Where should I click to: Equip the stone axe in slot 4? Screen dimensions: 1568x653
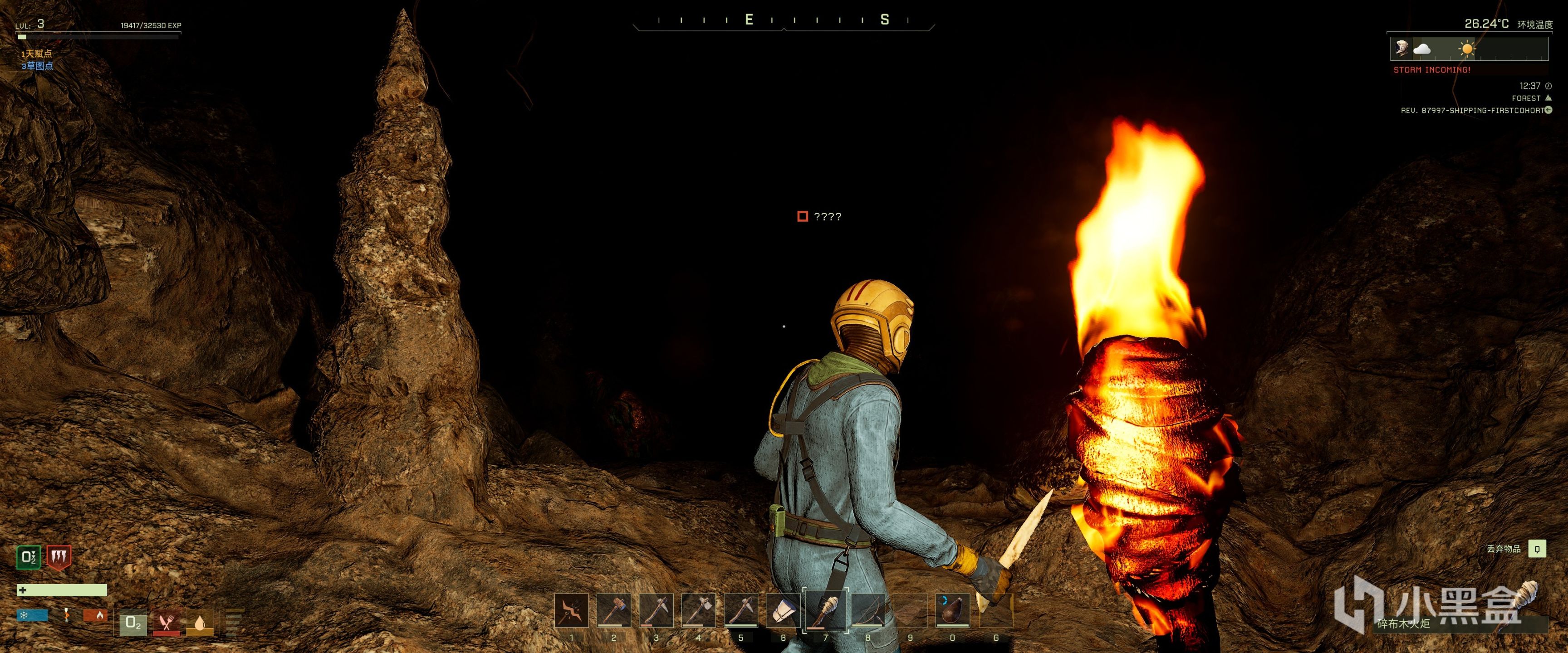698,610
